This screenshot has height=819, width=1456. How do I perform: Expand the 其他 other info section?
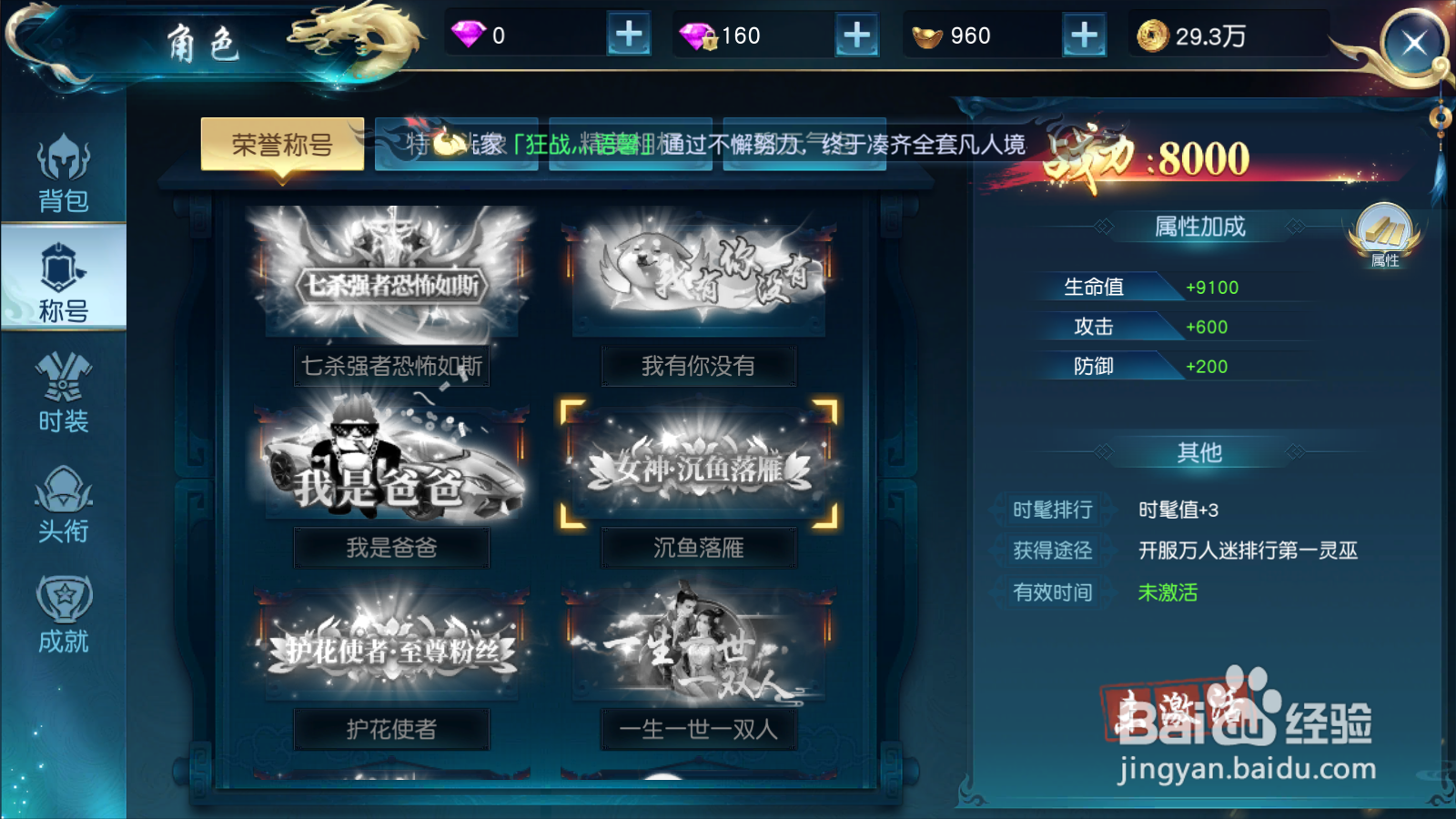pyautogui.click(x=1199, y=452)
